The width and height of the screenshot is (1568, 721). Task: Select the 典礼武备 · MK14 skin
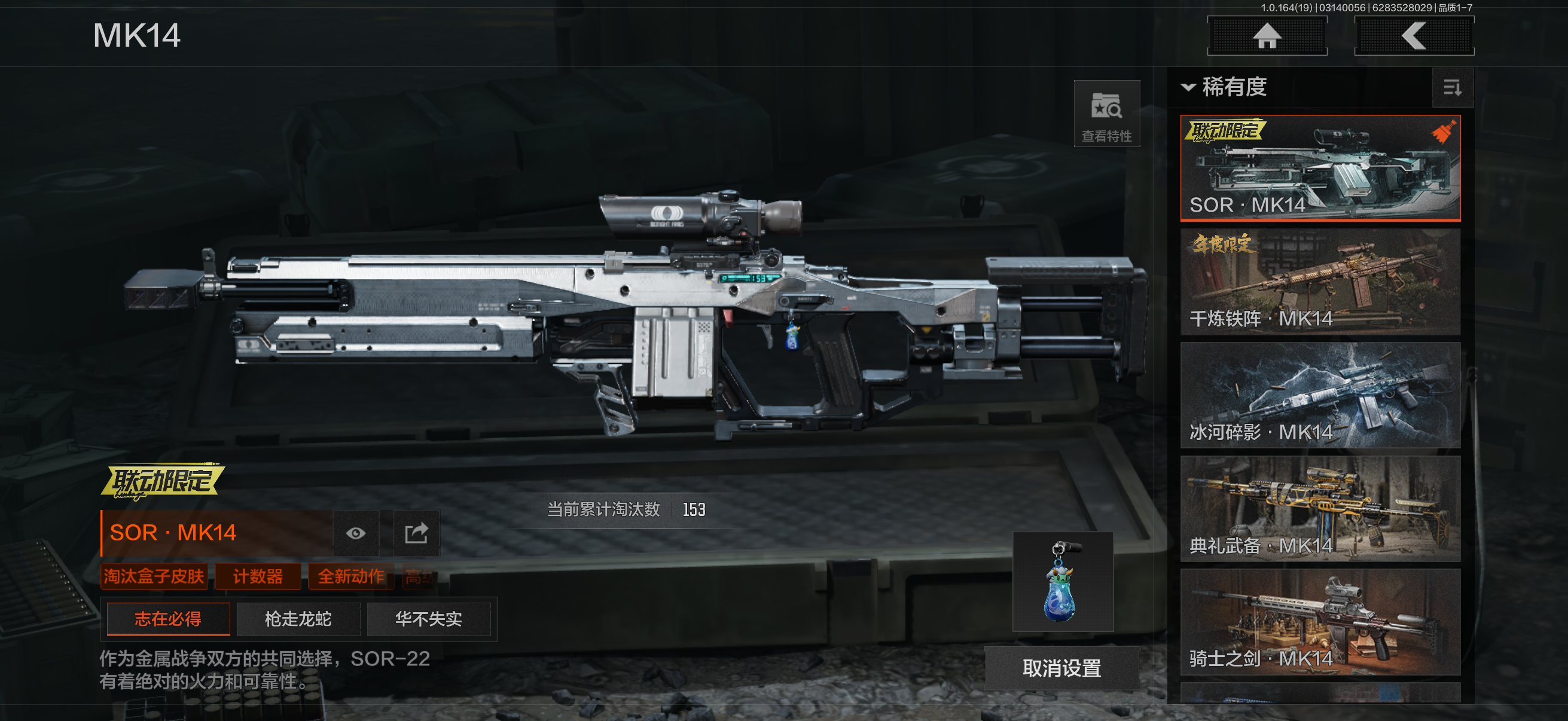pyautogui.click(x=1320, y=508)
